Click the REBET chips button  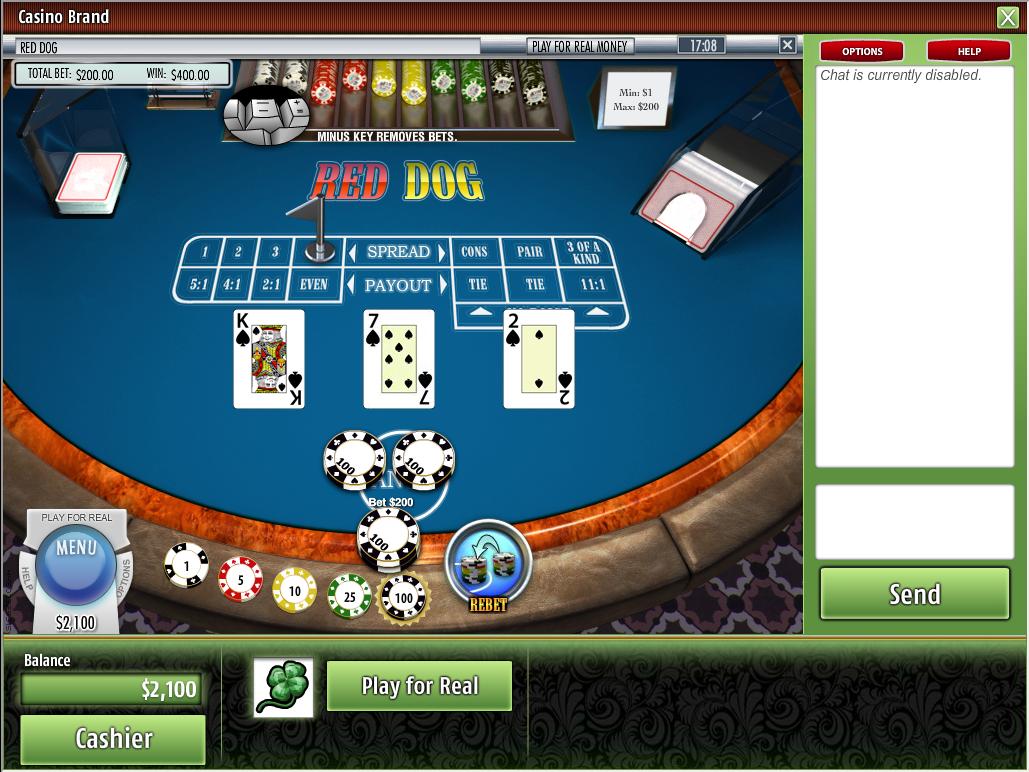pos(488,566)
